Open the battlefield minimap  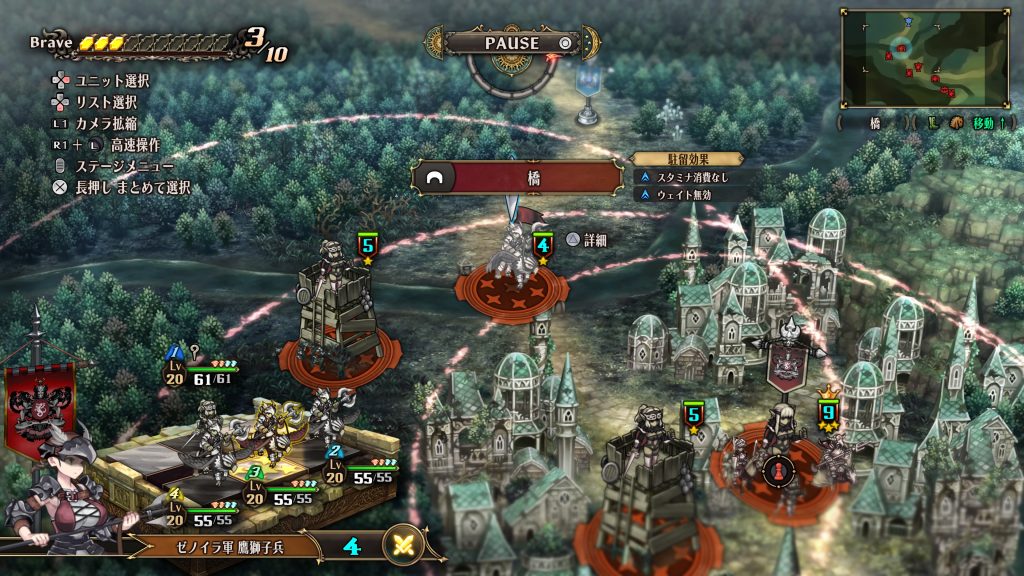point(924,58)
